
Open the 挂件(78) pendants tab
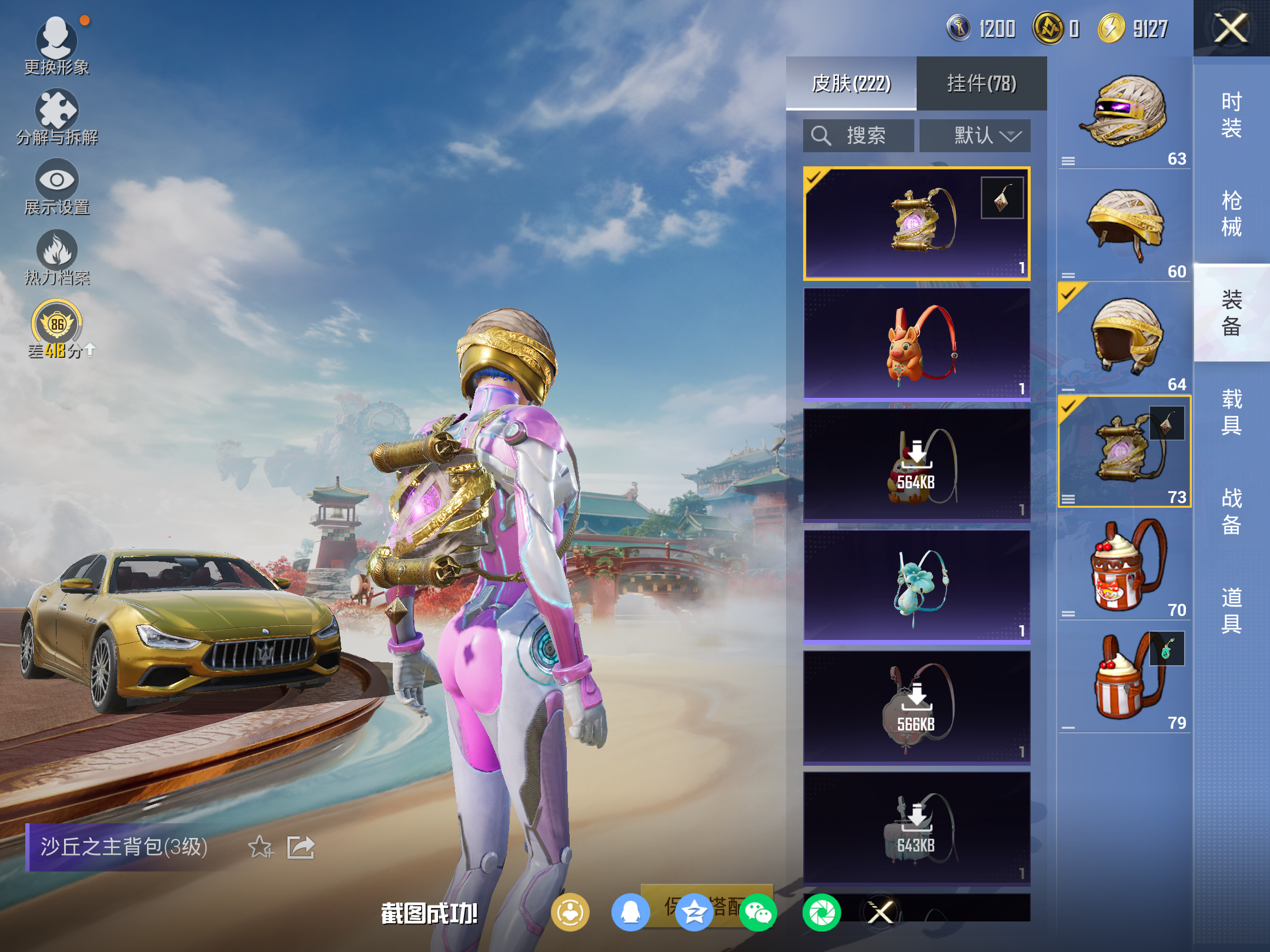click(981, 83)
